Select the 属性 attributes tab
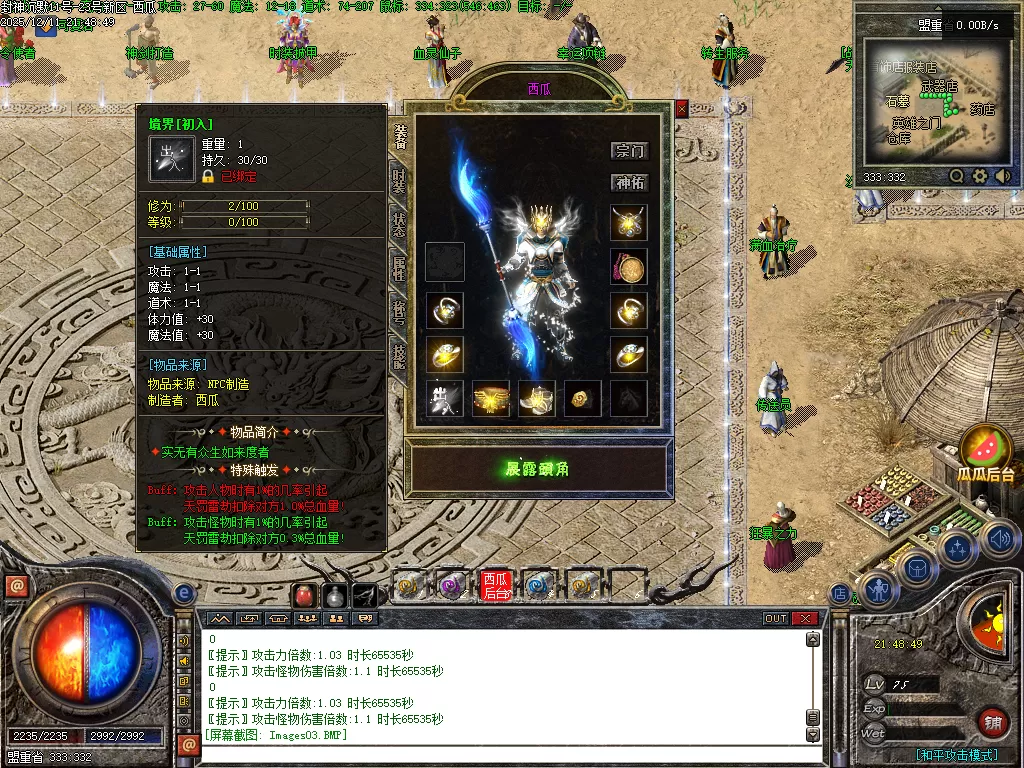Image resolution: width=1024 pixels, height=768 pixels. [x=398, y=267]
